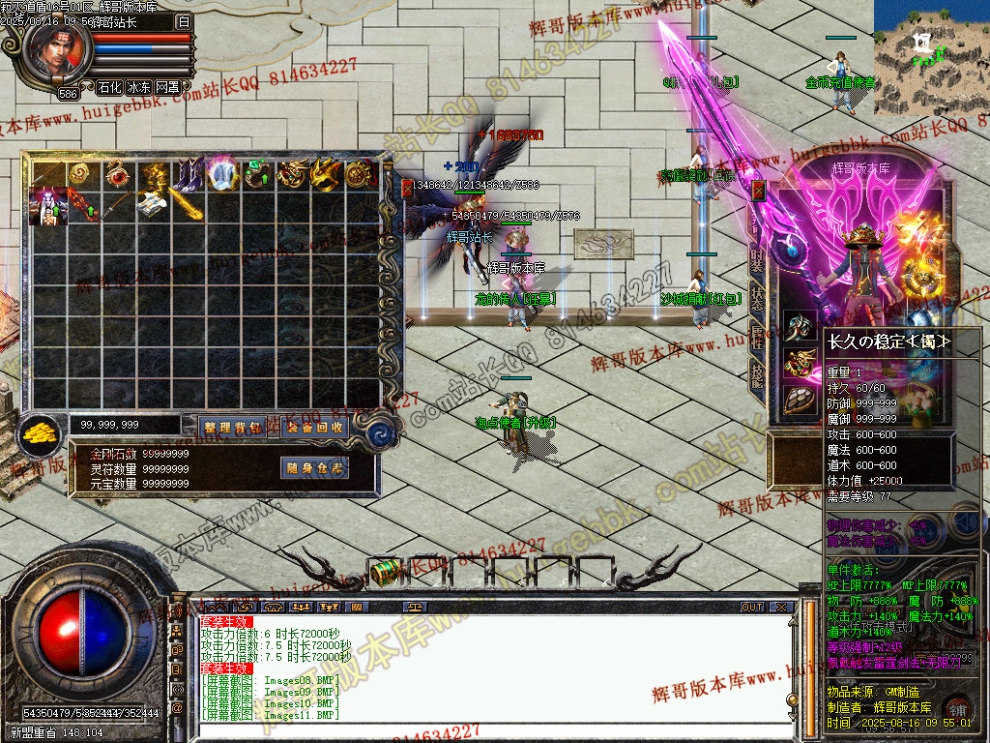Select the glowing white robe item
Screen dimensions: 990x743
point(222,174)
